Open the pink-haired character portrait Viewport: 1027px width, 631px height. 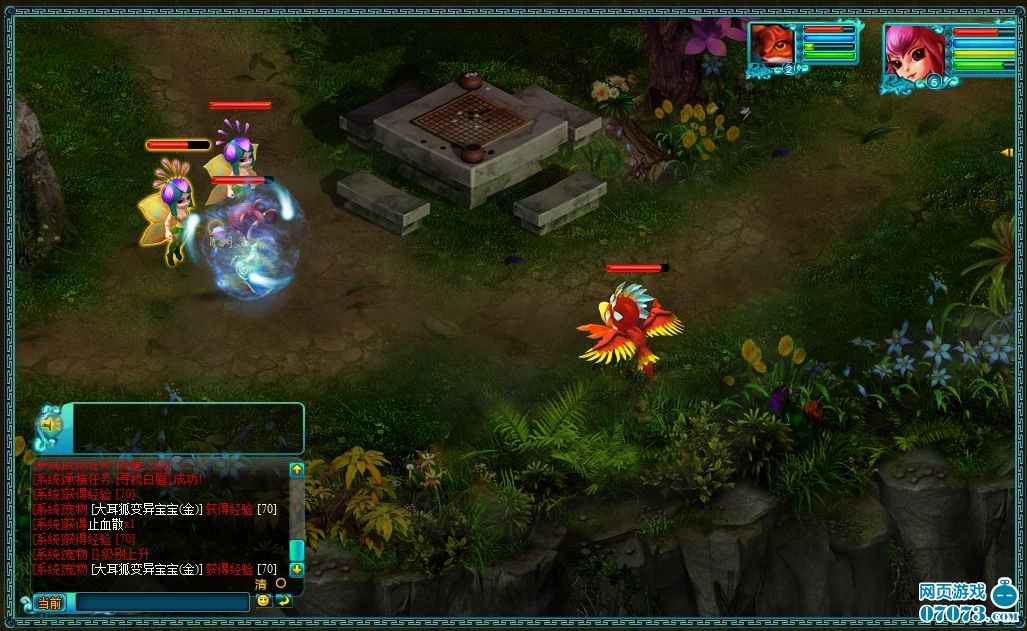pos(914,52)
